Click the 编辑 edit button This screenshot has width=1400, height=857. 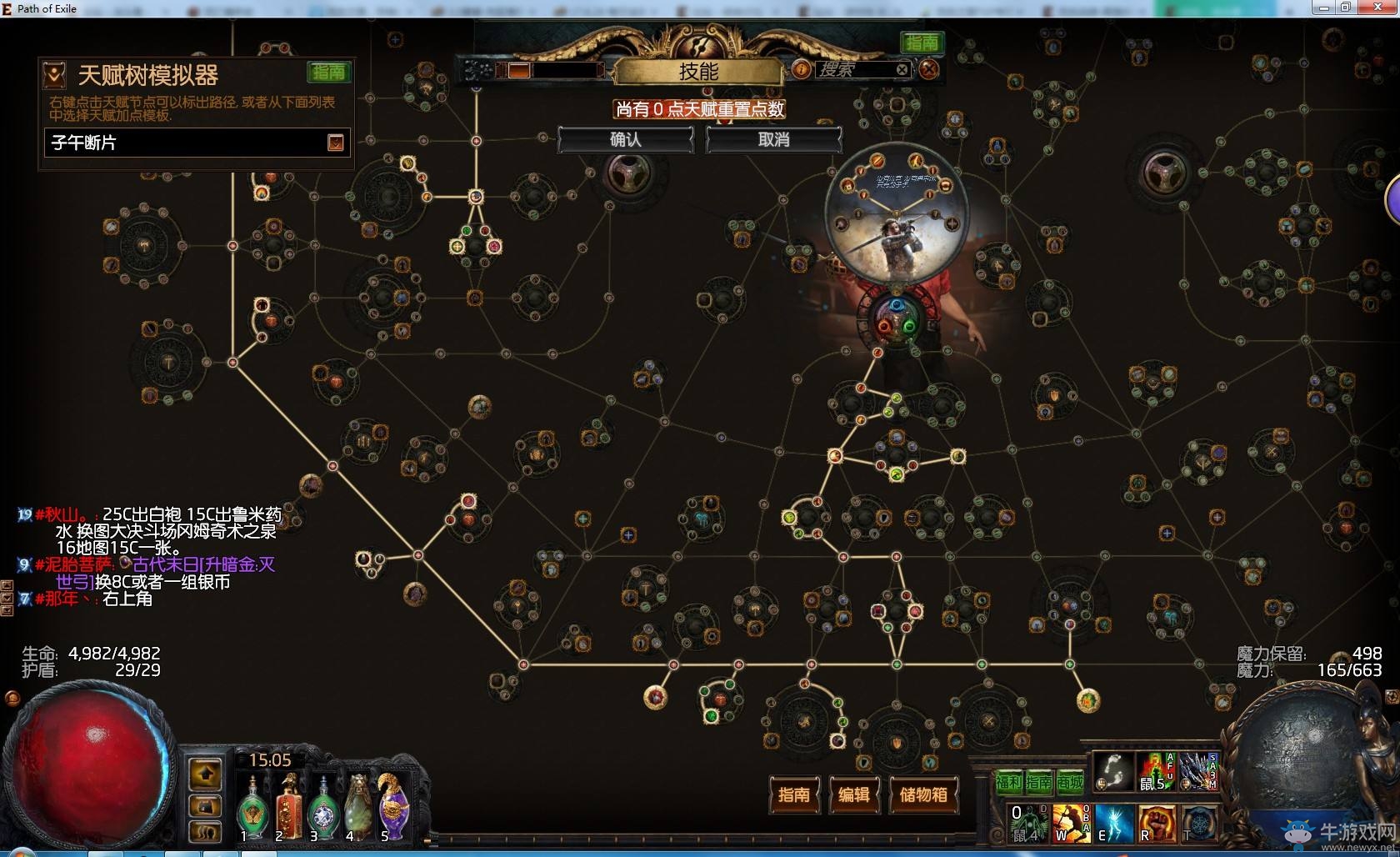pyautogui.click(x=853, y=794)
